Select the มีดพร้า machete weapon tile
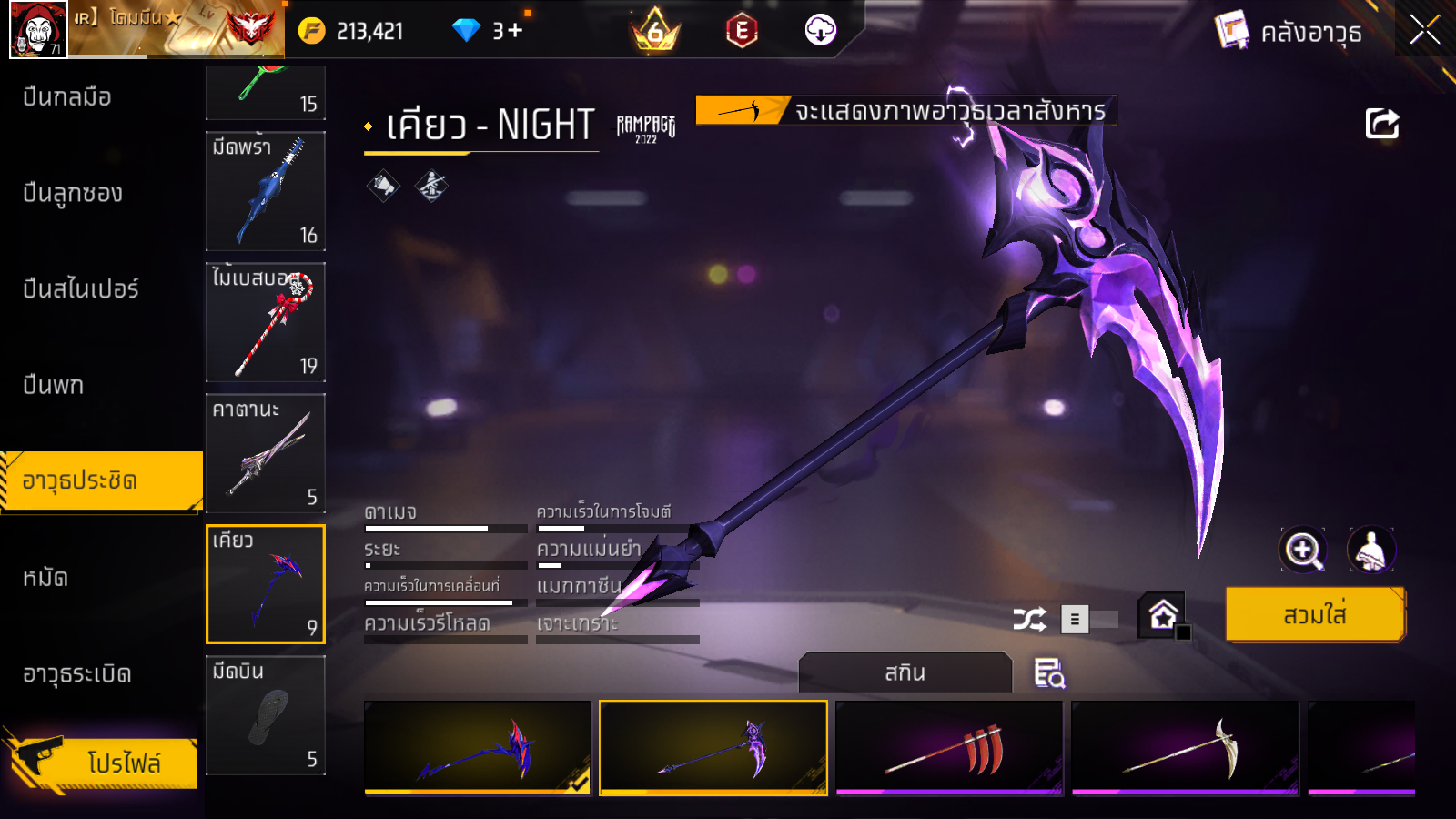 pos(266,191)
